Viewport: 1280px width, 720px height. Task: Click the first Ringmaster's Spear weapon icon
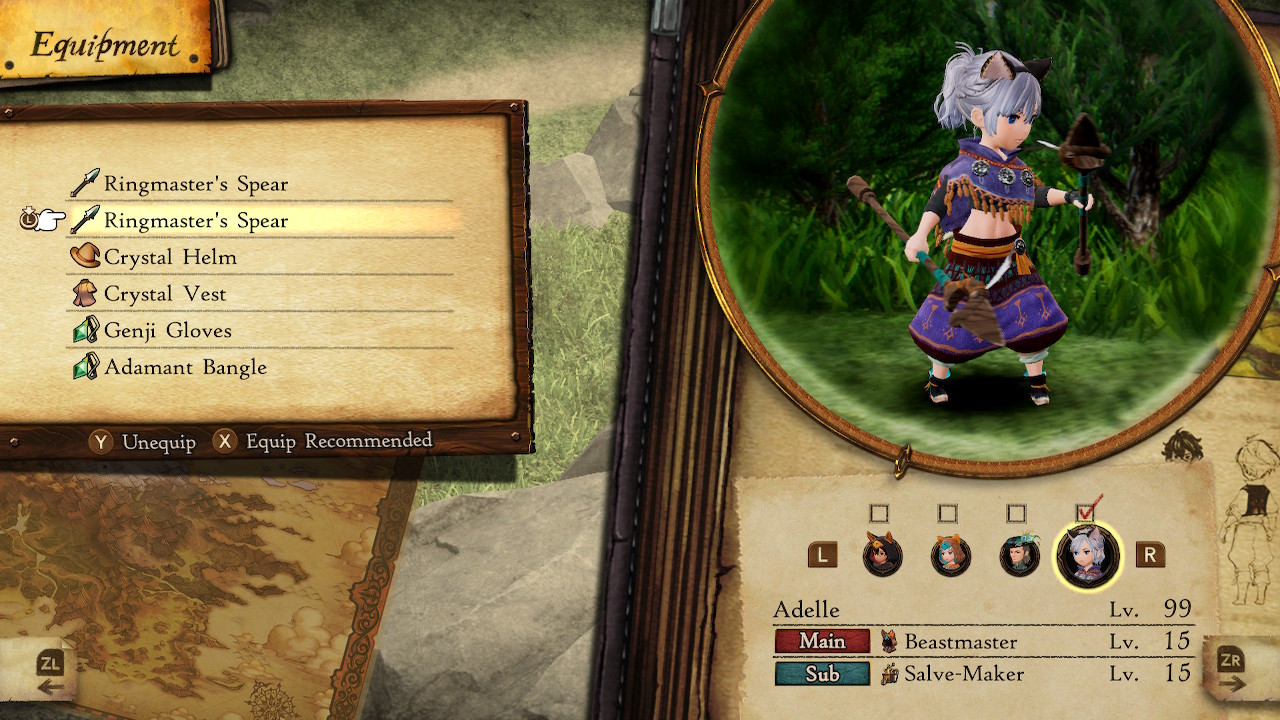[x=85, y=183]
